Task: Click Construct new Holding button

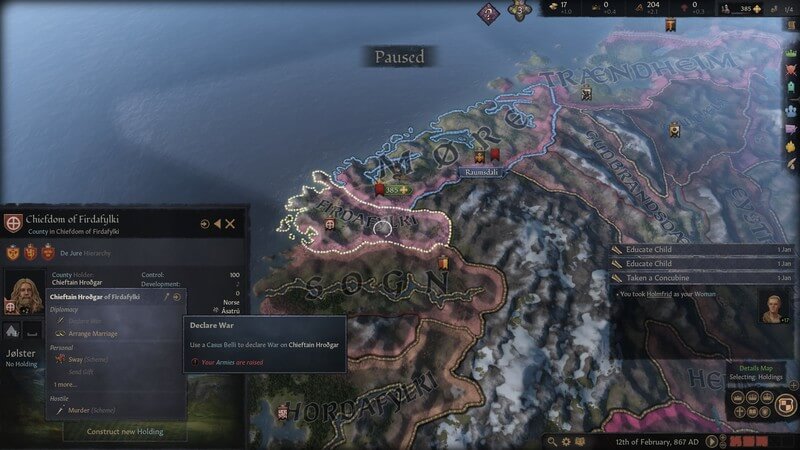Action: click(x=124, y=432)
